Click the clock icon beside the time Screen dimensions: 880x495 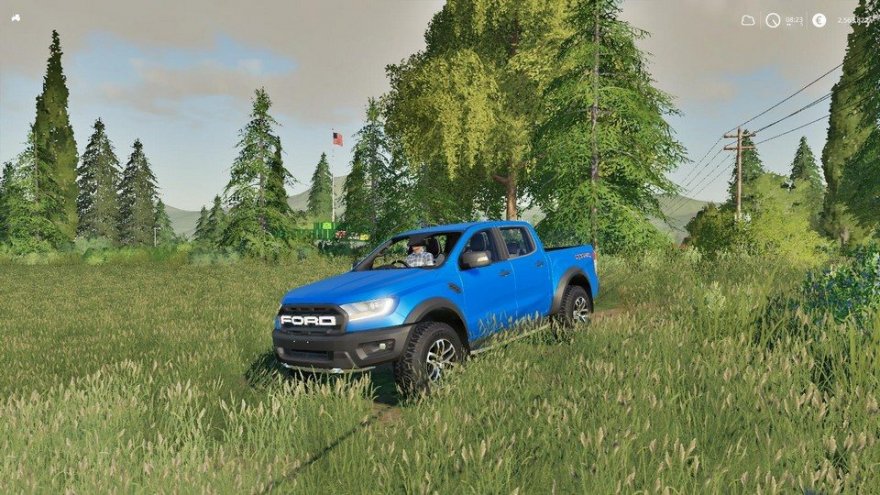[773, 20]
